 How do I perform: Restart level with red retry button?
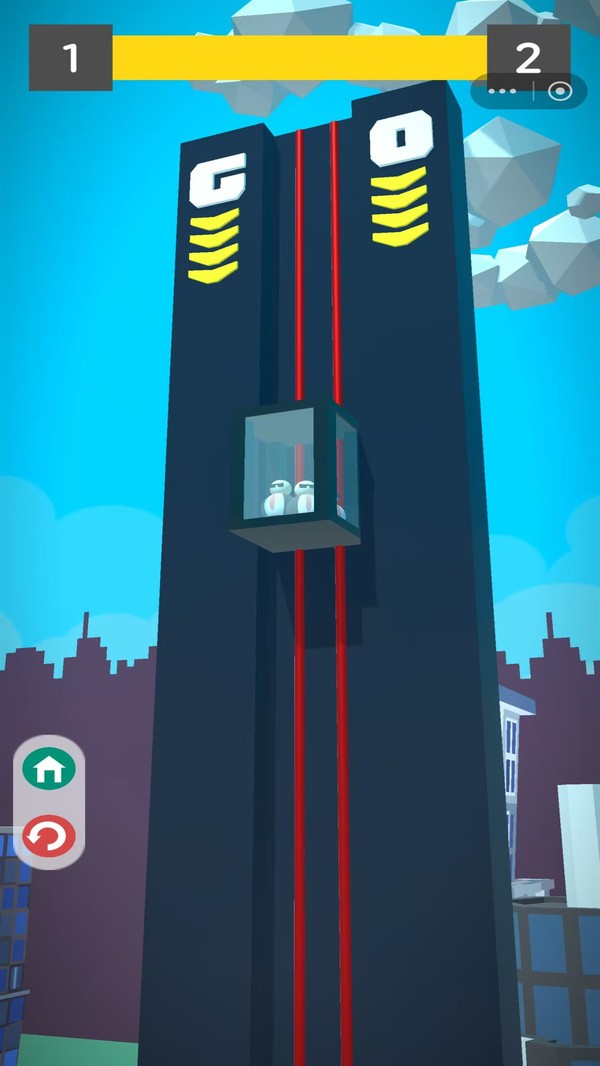pos(50,835)
